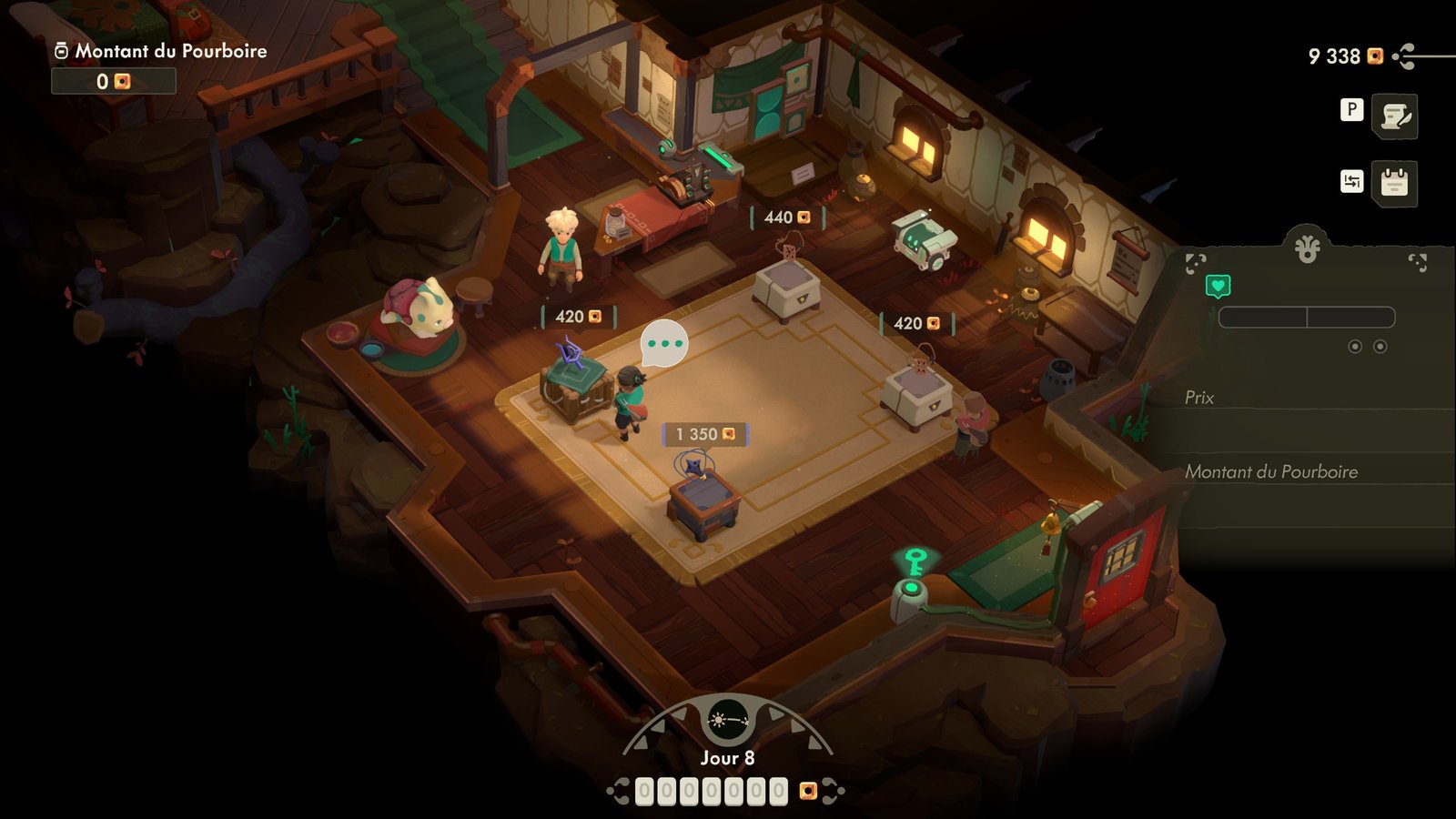The height and width of the screenshot is (819, 1456).
Task: Open the scroll and quill notes icon
Action: click(1394, 116)
